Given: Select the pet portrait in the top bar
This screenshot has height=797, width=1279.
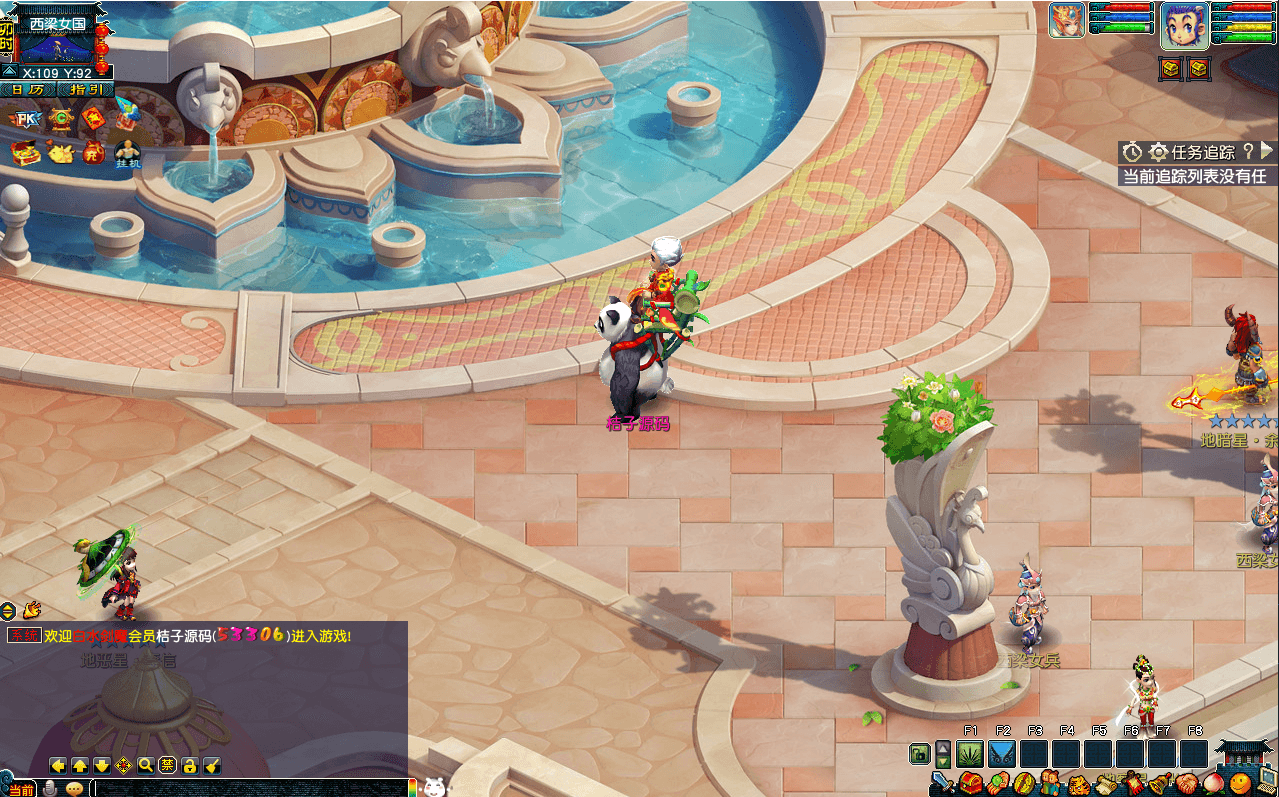Looking at the screenshot, I should [x=1067, y=21].
